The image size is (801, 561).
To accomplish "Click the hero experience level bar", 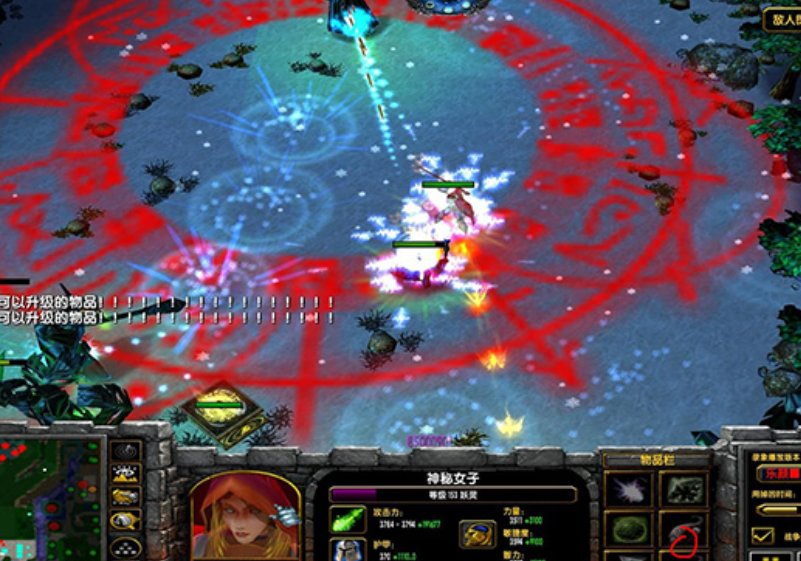I will coord(452,494).
